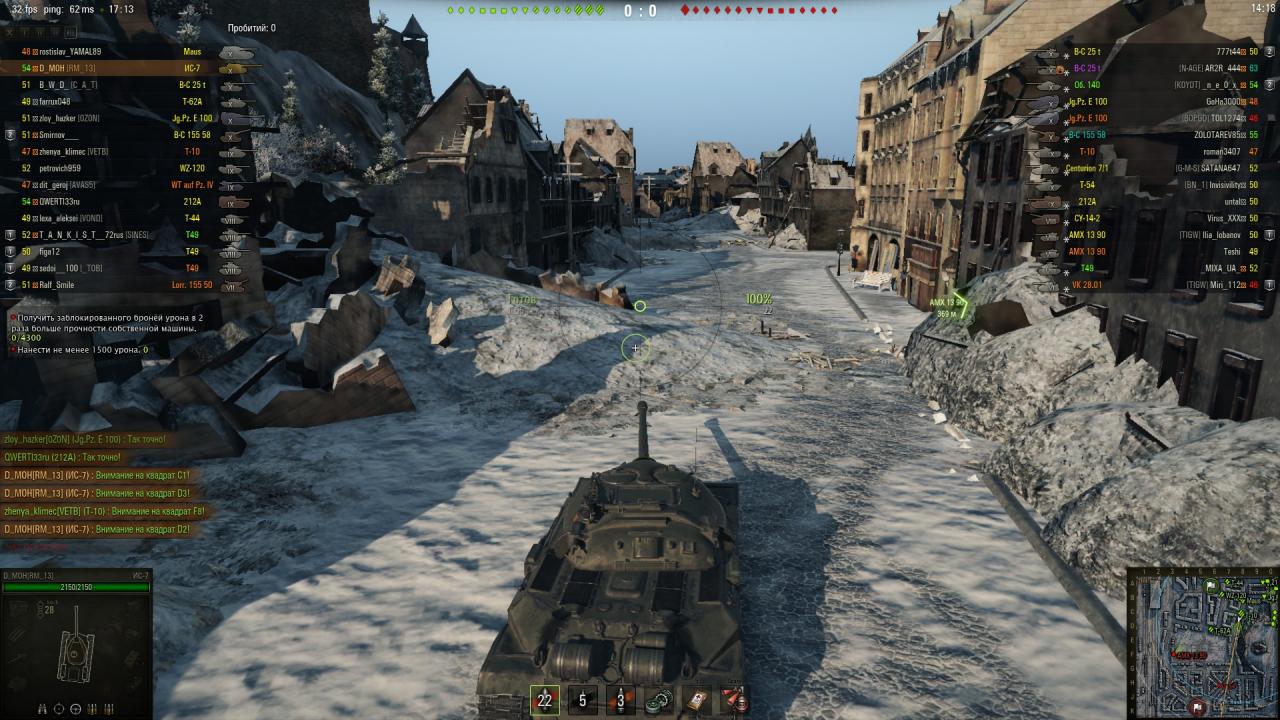Choose the shell slot showing 3
Screen dimensions: 1280x720
pyautogui.click(x=621, y=700)
